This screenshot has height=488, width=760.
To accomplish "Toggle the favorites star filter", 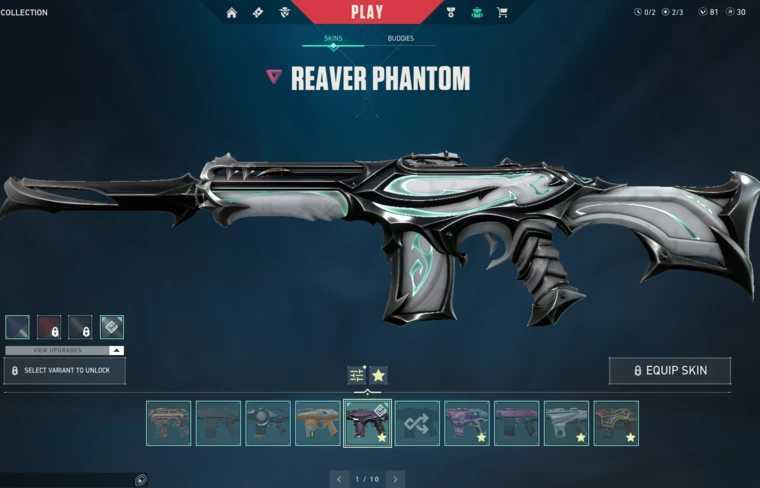I will pos(378,375).
